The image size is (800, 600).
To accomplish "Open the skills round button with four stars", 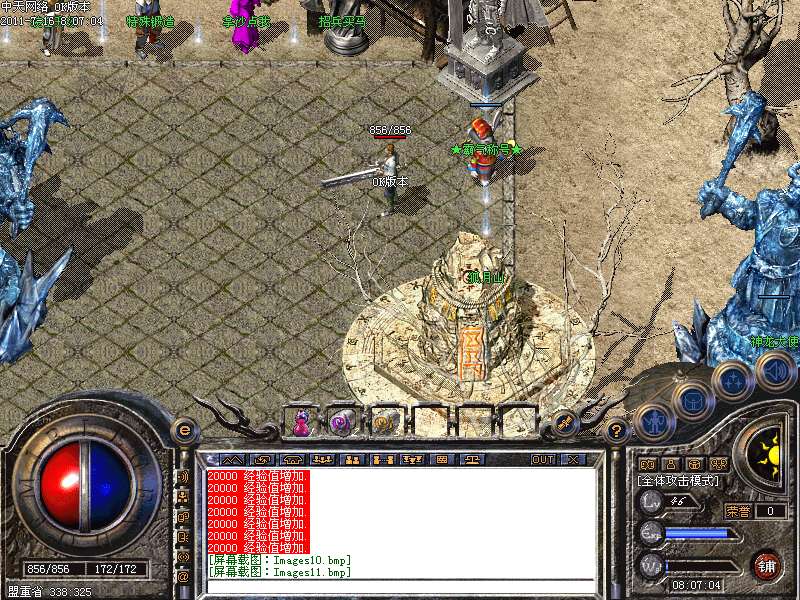I will coord(734,381).
